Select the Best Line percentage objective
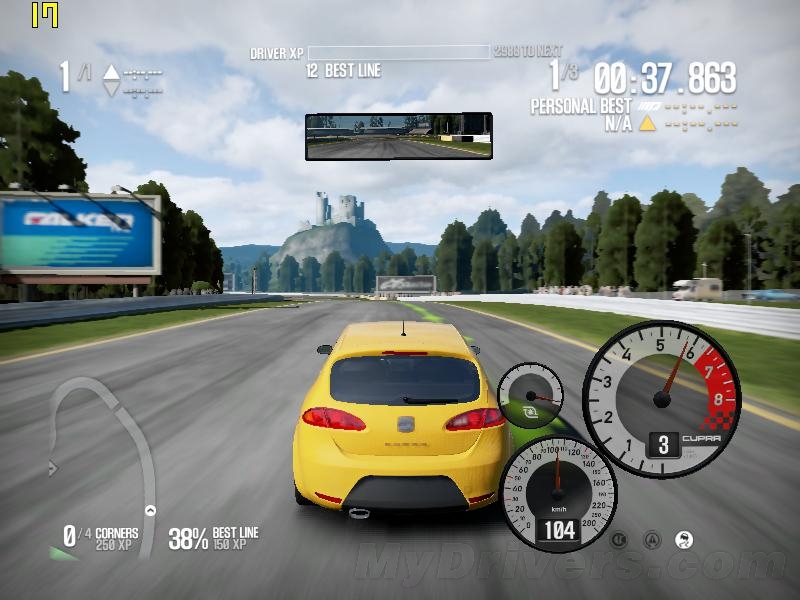 tap(213, 538)
